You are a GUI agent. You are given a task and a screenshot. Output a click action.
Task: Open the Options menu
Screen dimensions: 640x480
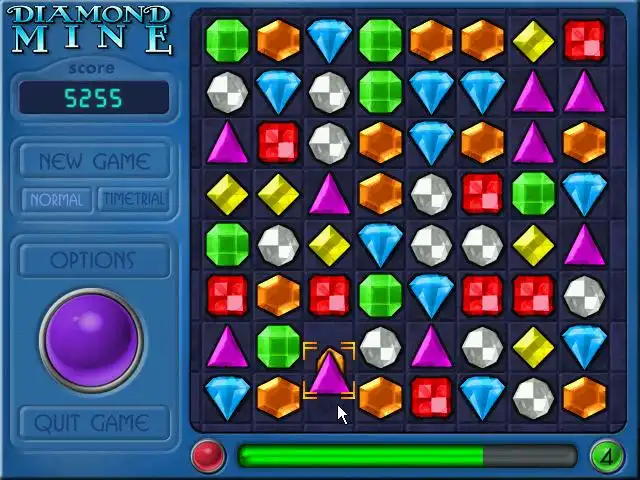point(94,260)
